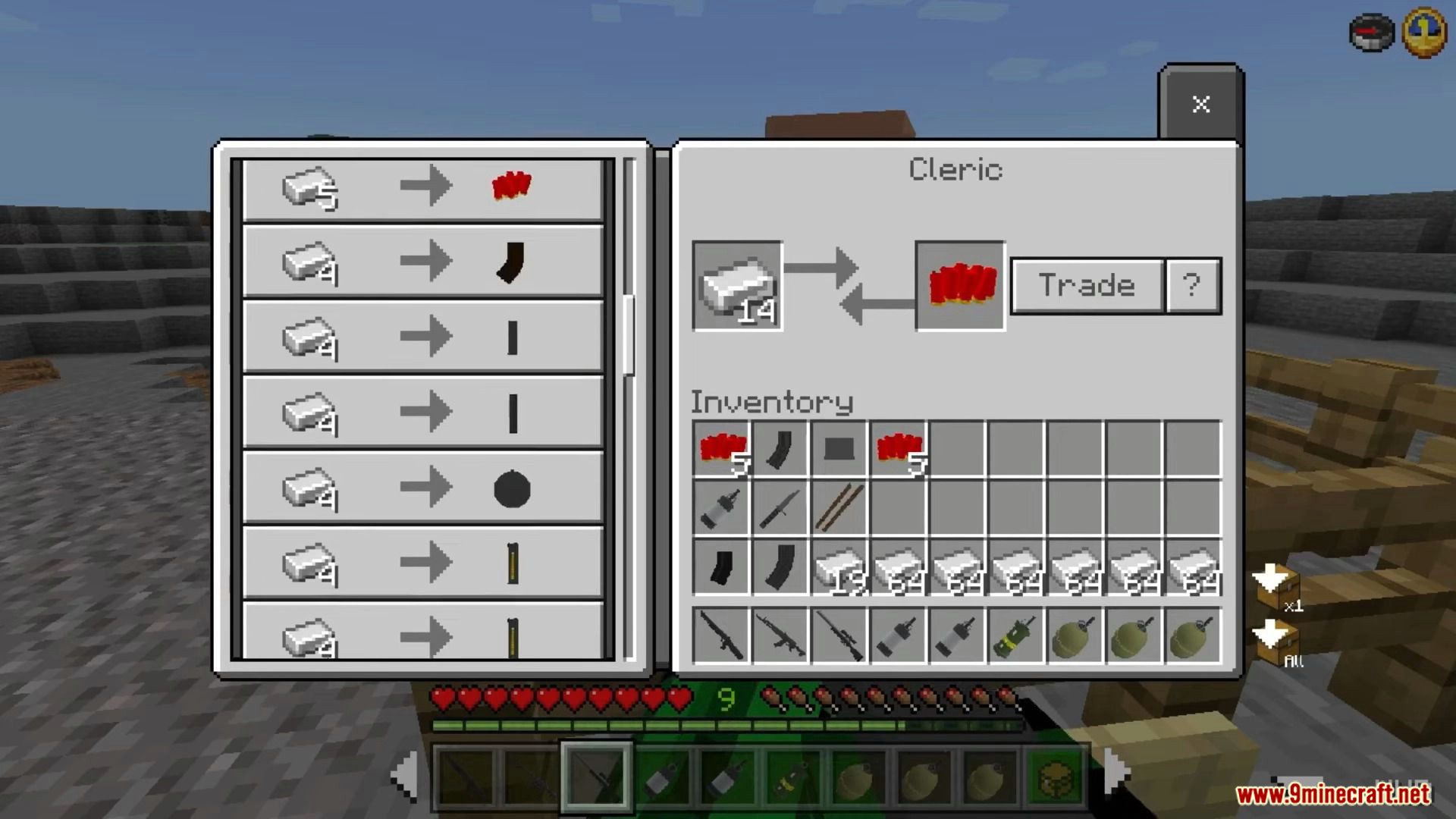Click the input slot holding 14 iron ingots
This screenshot has height=819, width=1456.
(x=737, y=286)
